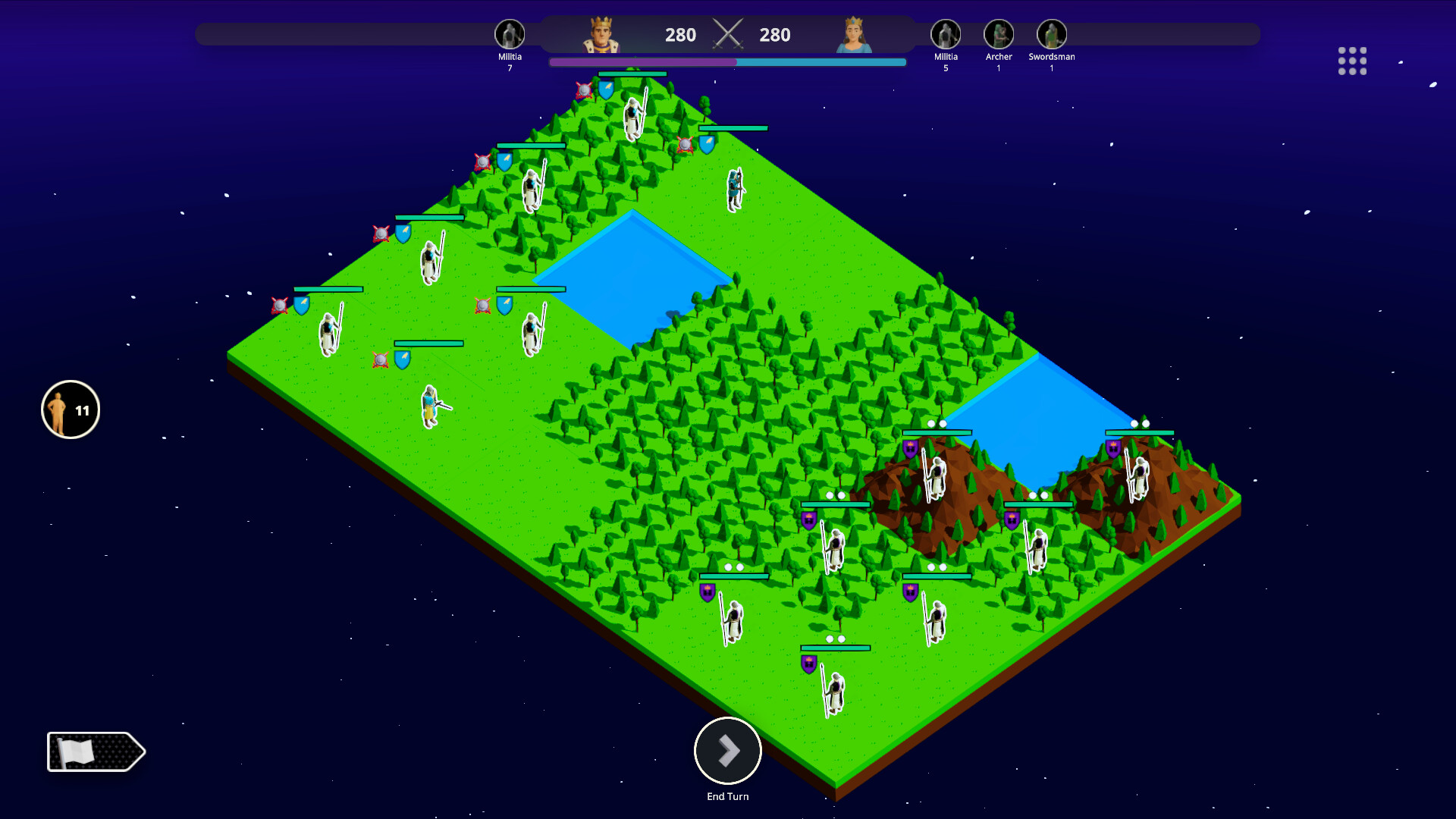Select the enemy Militia icon showing 5

[x=946, y=35]
